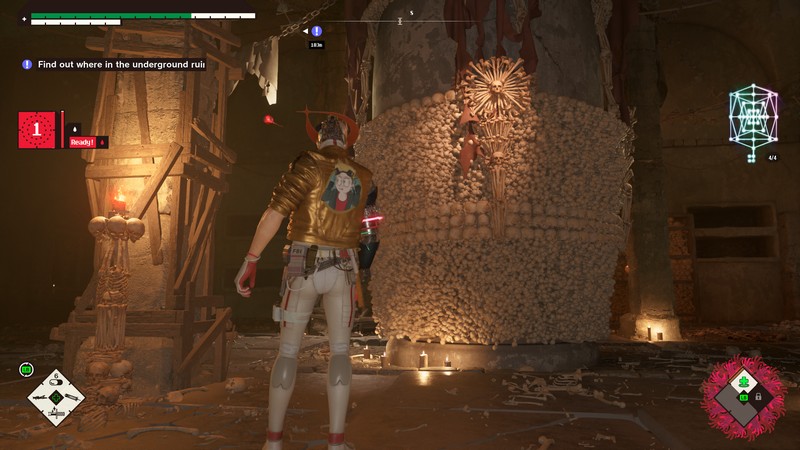Click the green cycle icon above the item wheel
The height and width of the screenshot is (450, 800).
pos(26,370)
